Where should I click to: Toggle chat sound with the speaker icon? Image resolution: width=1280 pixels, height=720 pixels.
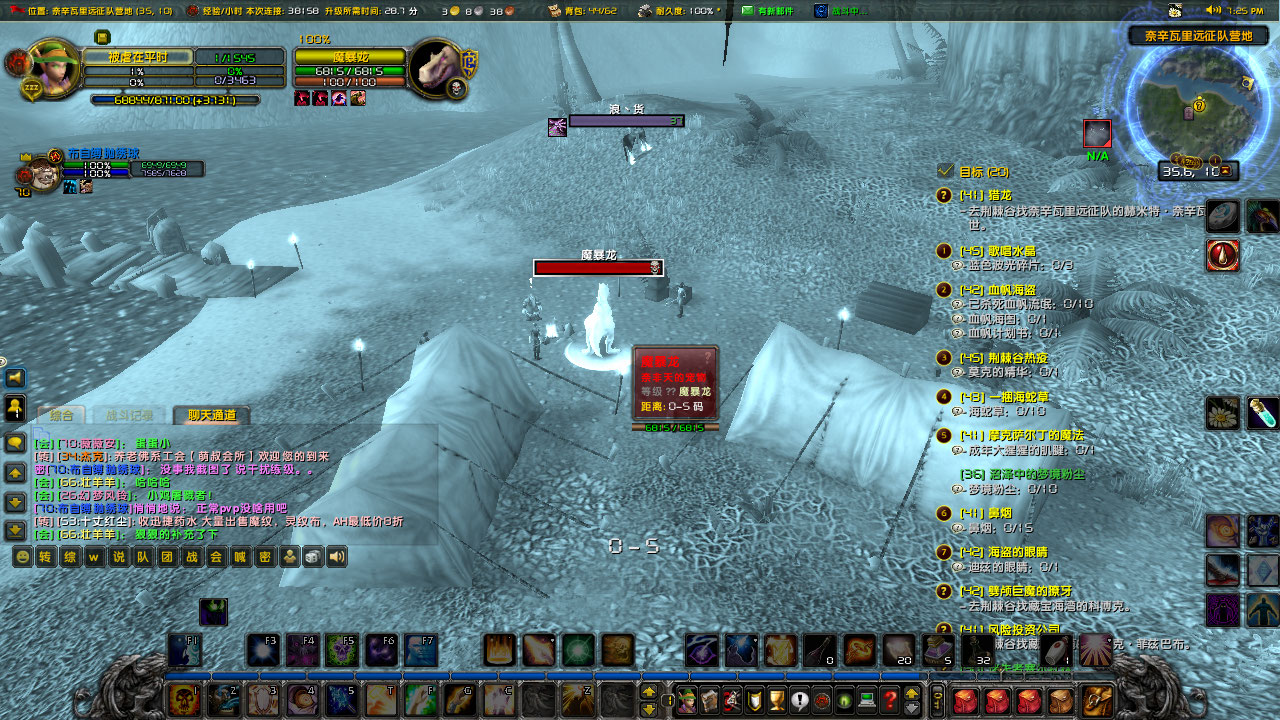(336, 556)
